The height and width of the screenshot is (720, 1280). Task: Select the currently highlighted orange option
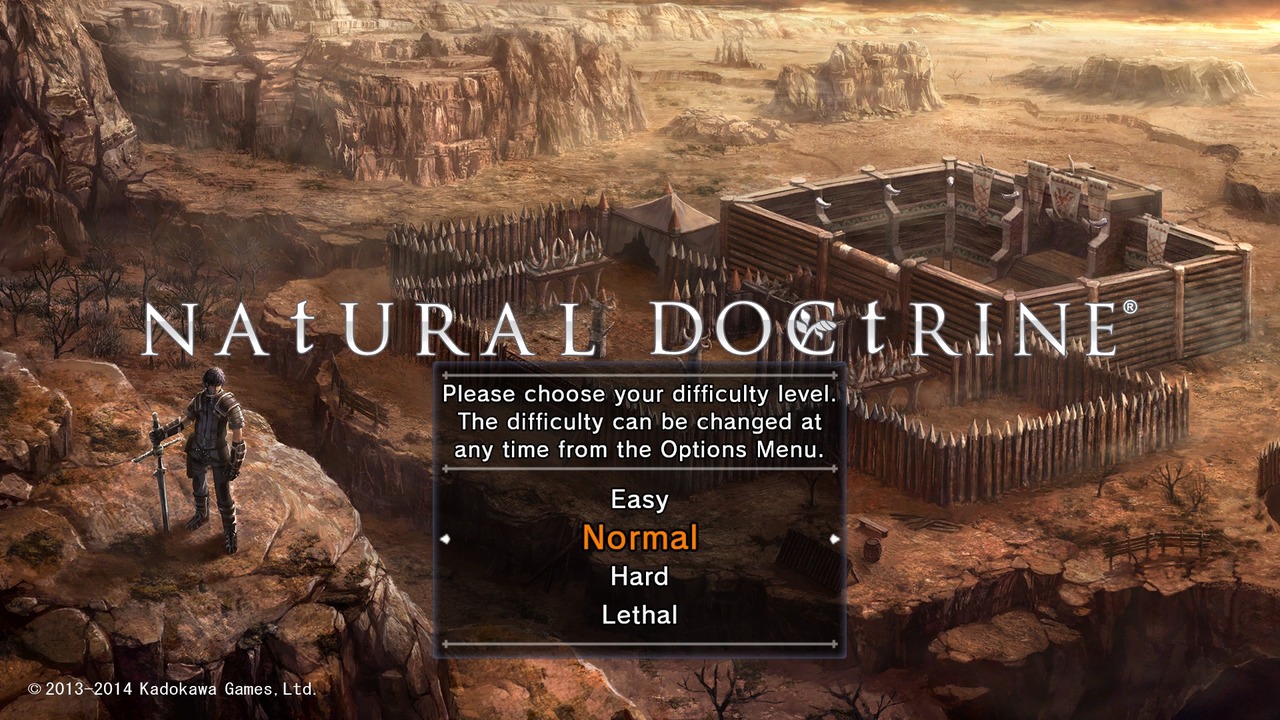click(x=640, y=538)
